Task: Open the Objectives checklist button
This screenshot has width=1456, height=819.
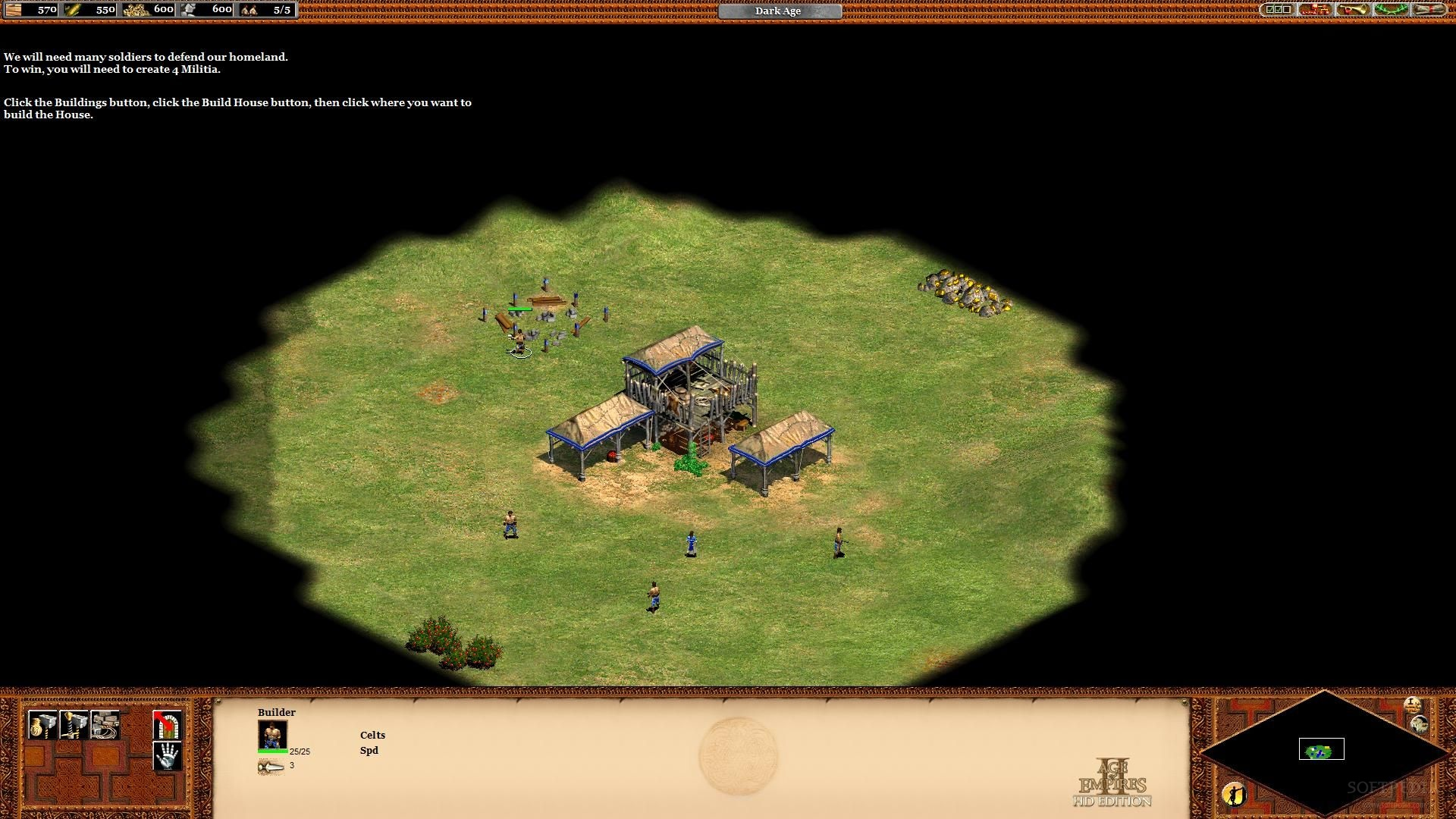Action: click(x=1278, y=10)
